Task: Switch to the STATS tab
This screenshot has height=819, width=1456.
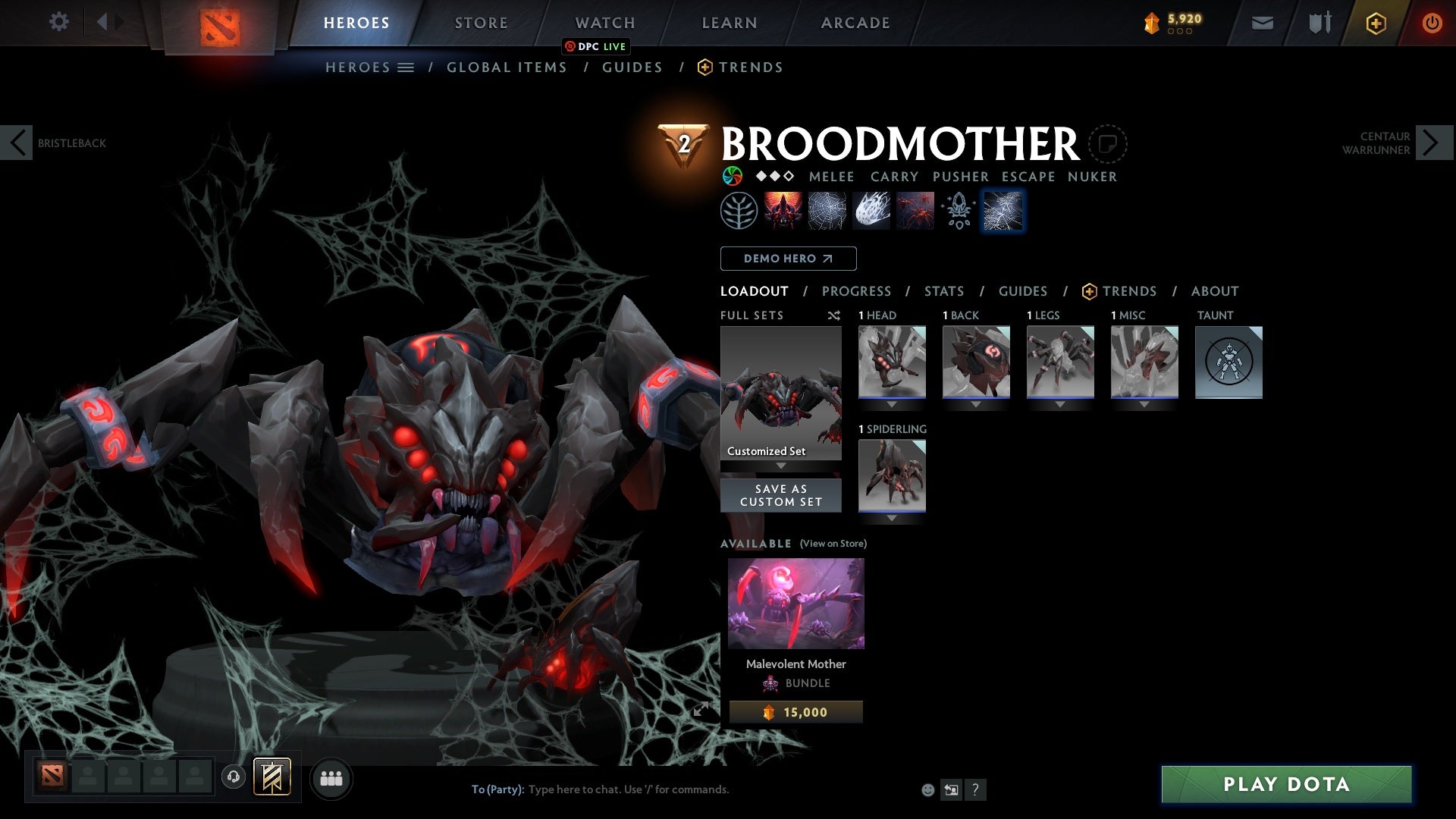Action: coord(943,291)
